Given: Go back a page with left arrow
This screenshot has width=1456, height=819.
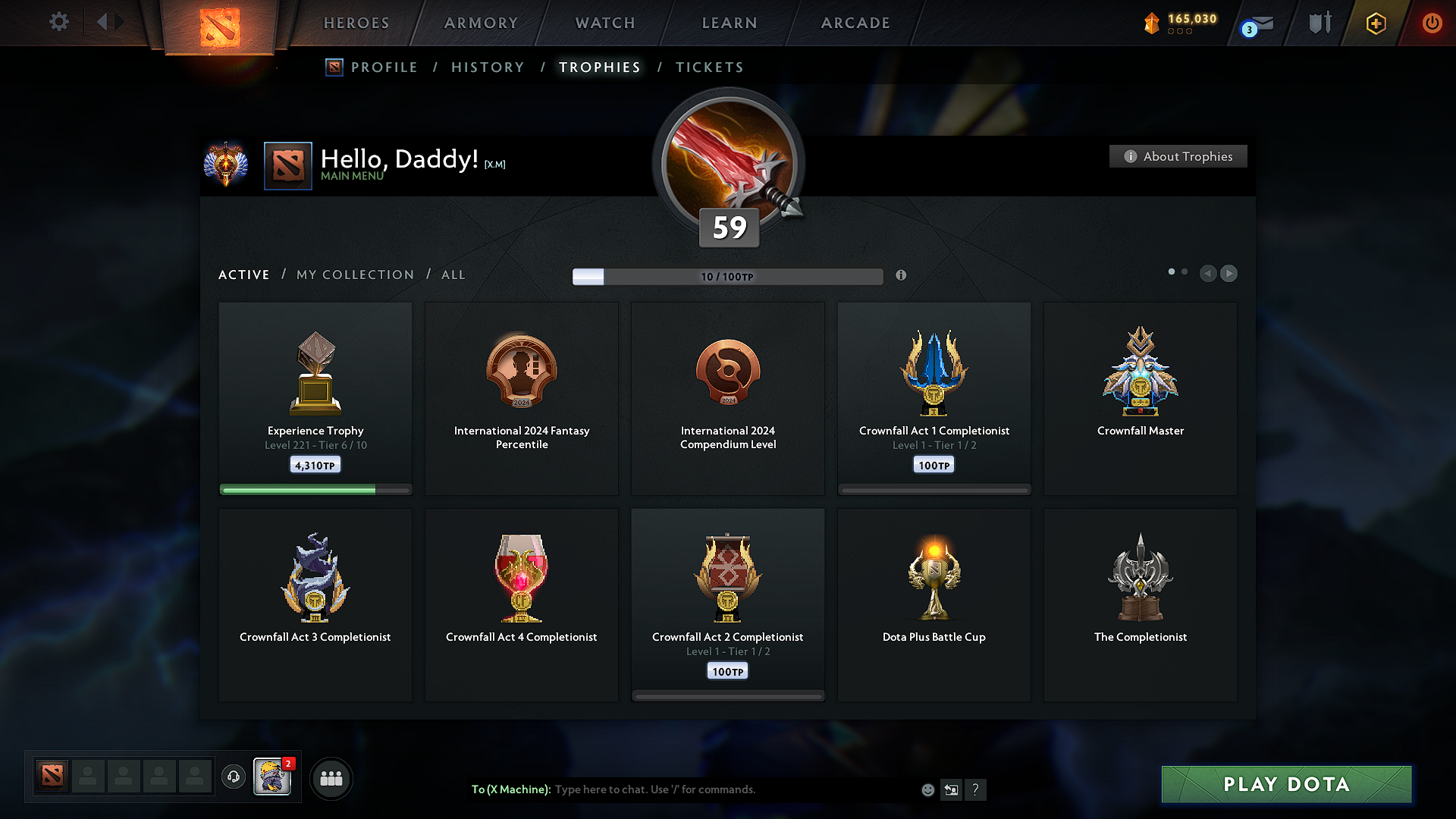Looking at the screenshot, I should [x=1208, y=274].
